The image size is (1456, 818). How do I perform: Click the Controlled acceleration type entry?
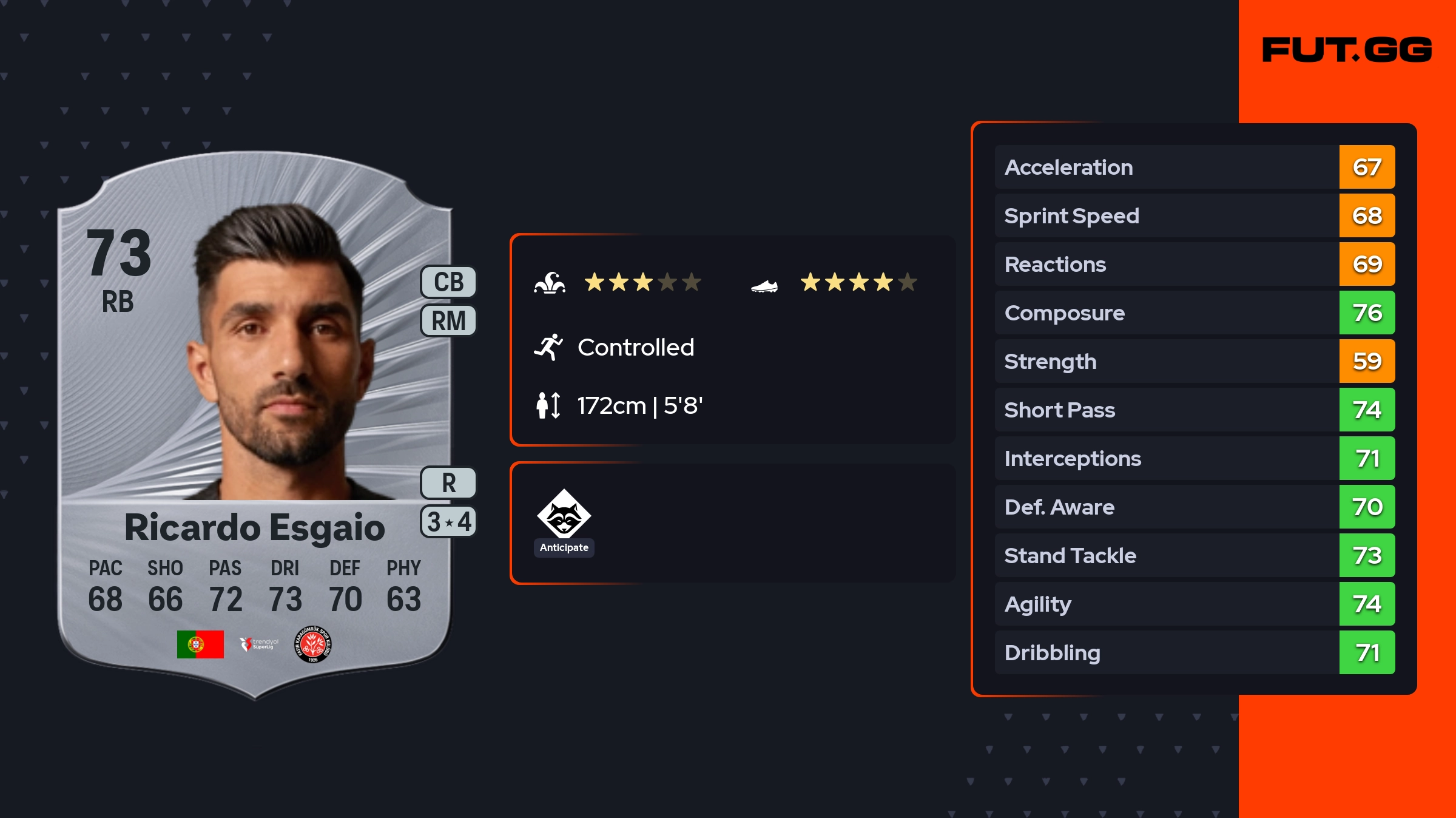[x=635, y=347]
